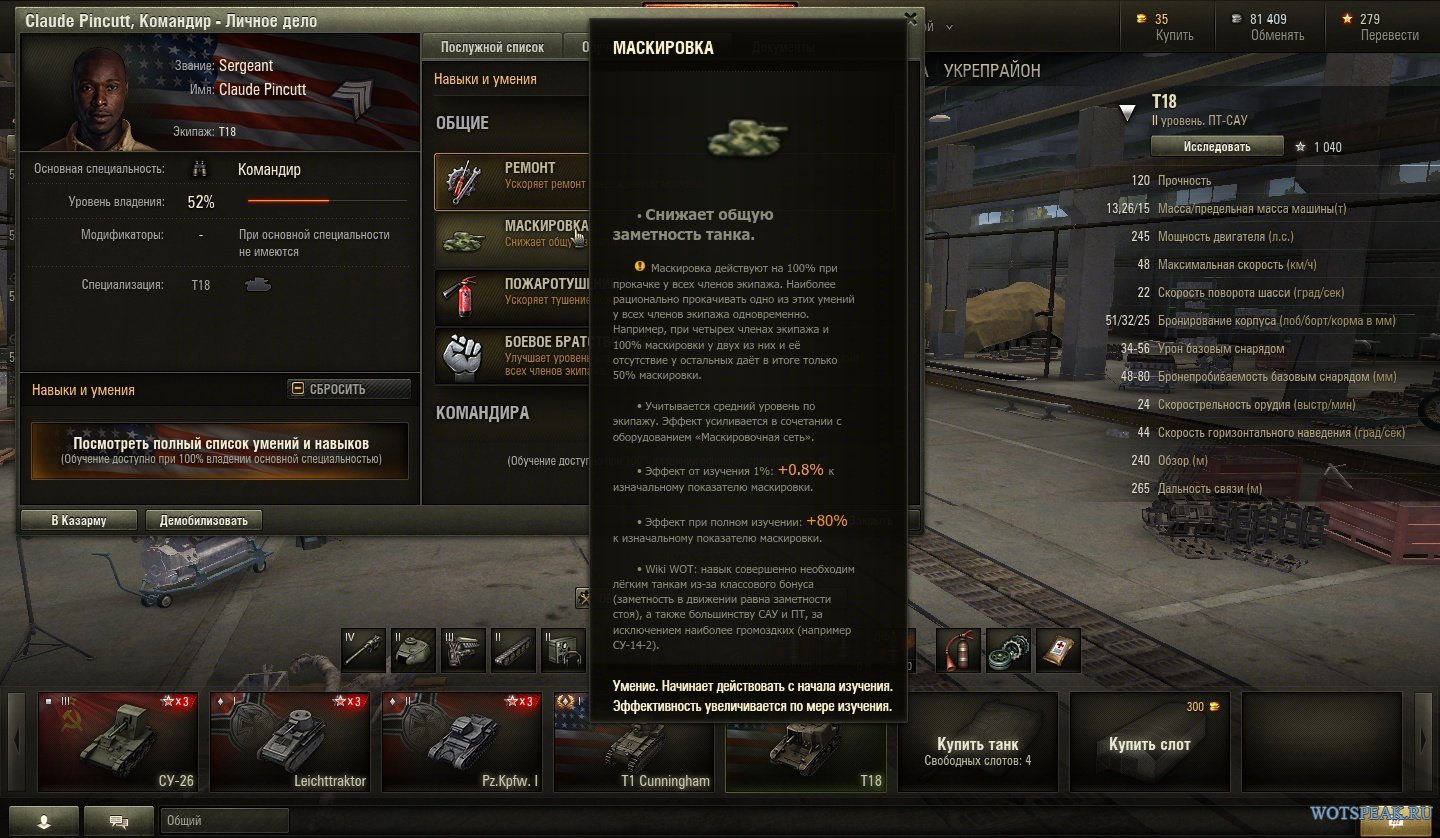
Task: Buy a new garage slot with Купить слот
Action: point(1150,742)
